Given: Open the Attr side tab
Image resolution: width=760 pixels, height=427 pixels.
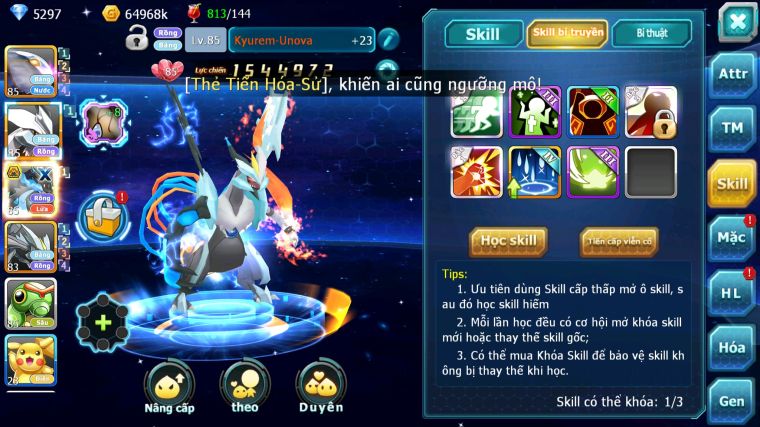Looking at the screenshot, I should click(x=732, y=73).
